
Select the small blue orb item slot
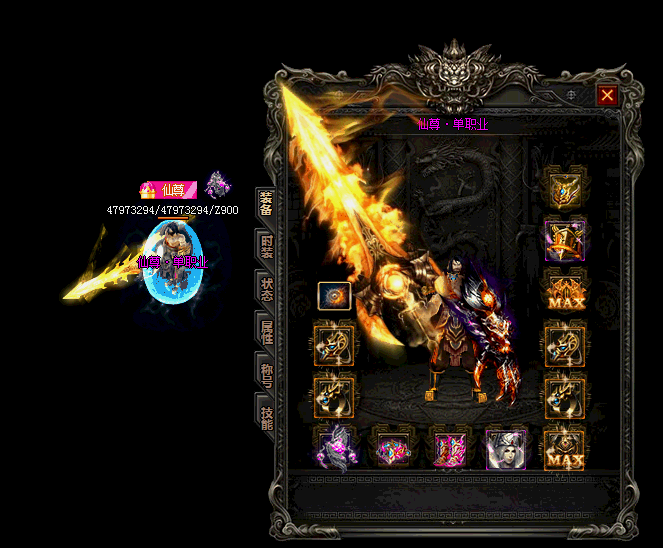334,296
